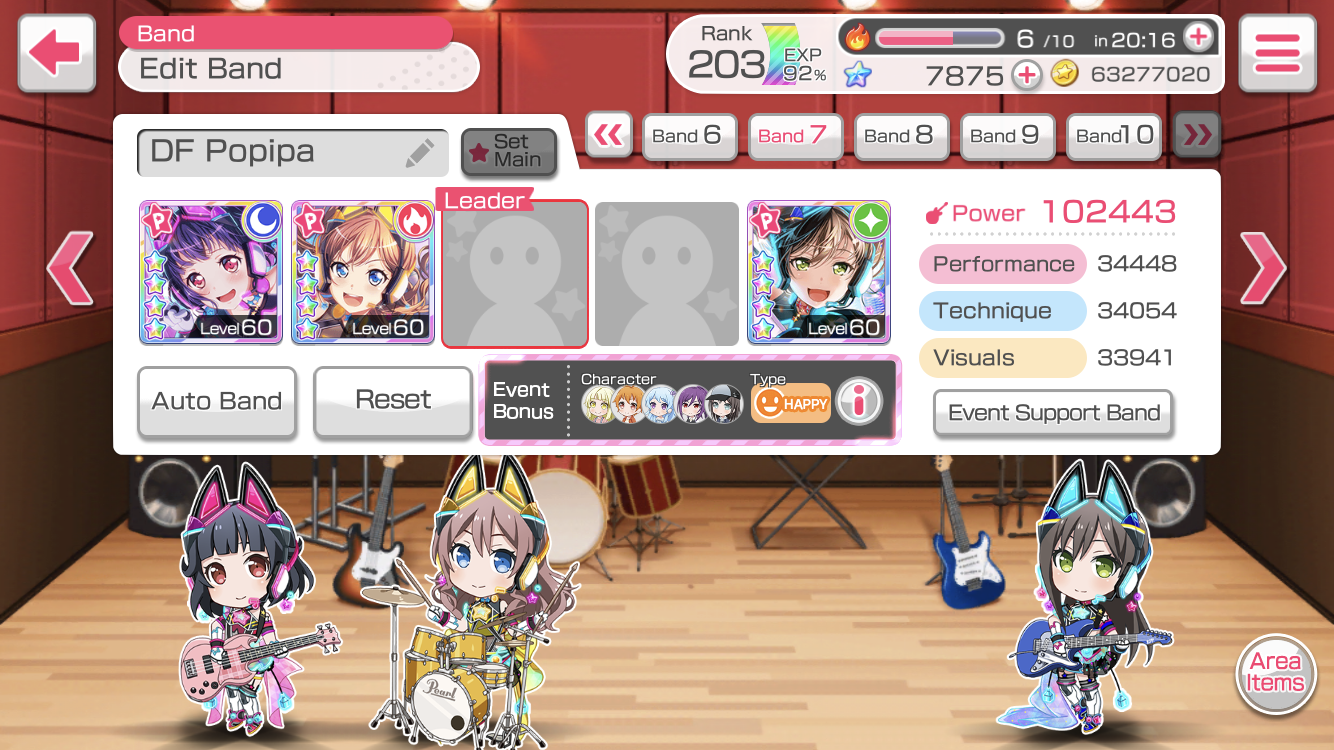Open Area Items
The image size is (1334, 750).
[1275, 673]
